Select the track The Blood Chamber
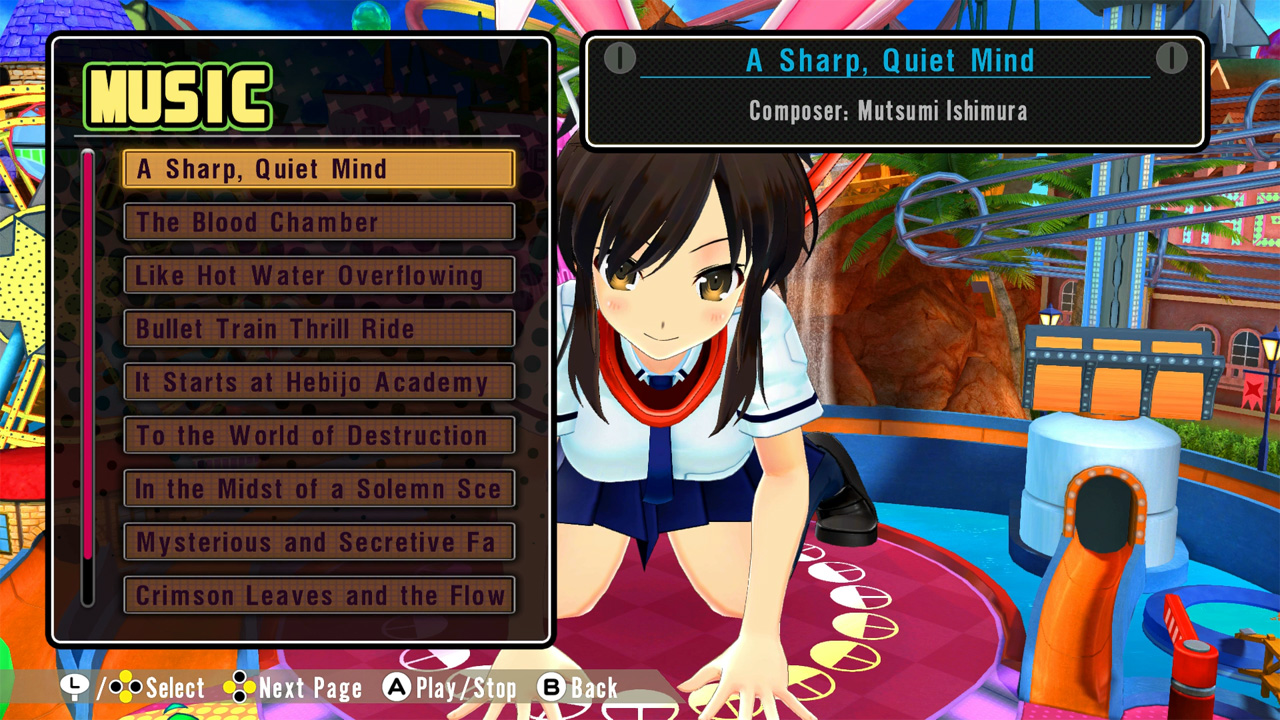The width and height of the screenshot is (1280, 720). 318,222
